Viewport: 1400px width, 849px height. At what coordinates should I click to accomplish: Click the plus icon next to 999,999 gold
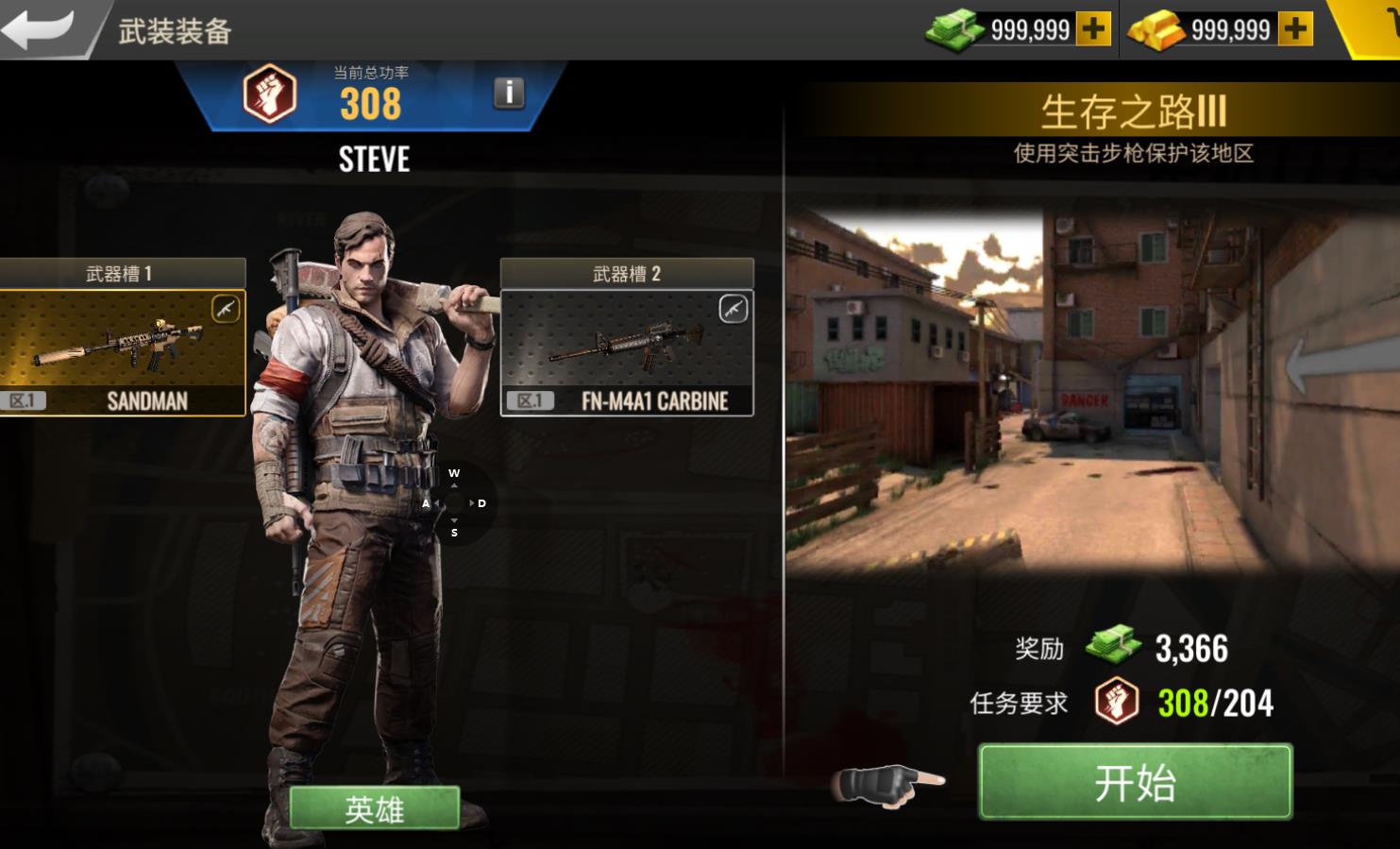[x=1294, y=29]
